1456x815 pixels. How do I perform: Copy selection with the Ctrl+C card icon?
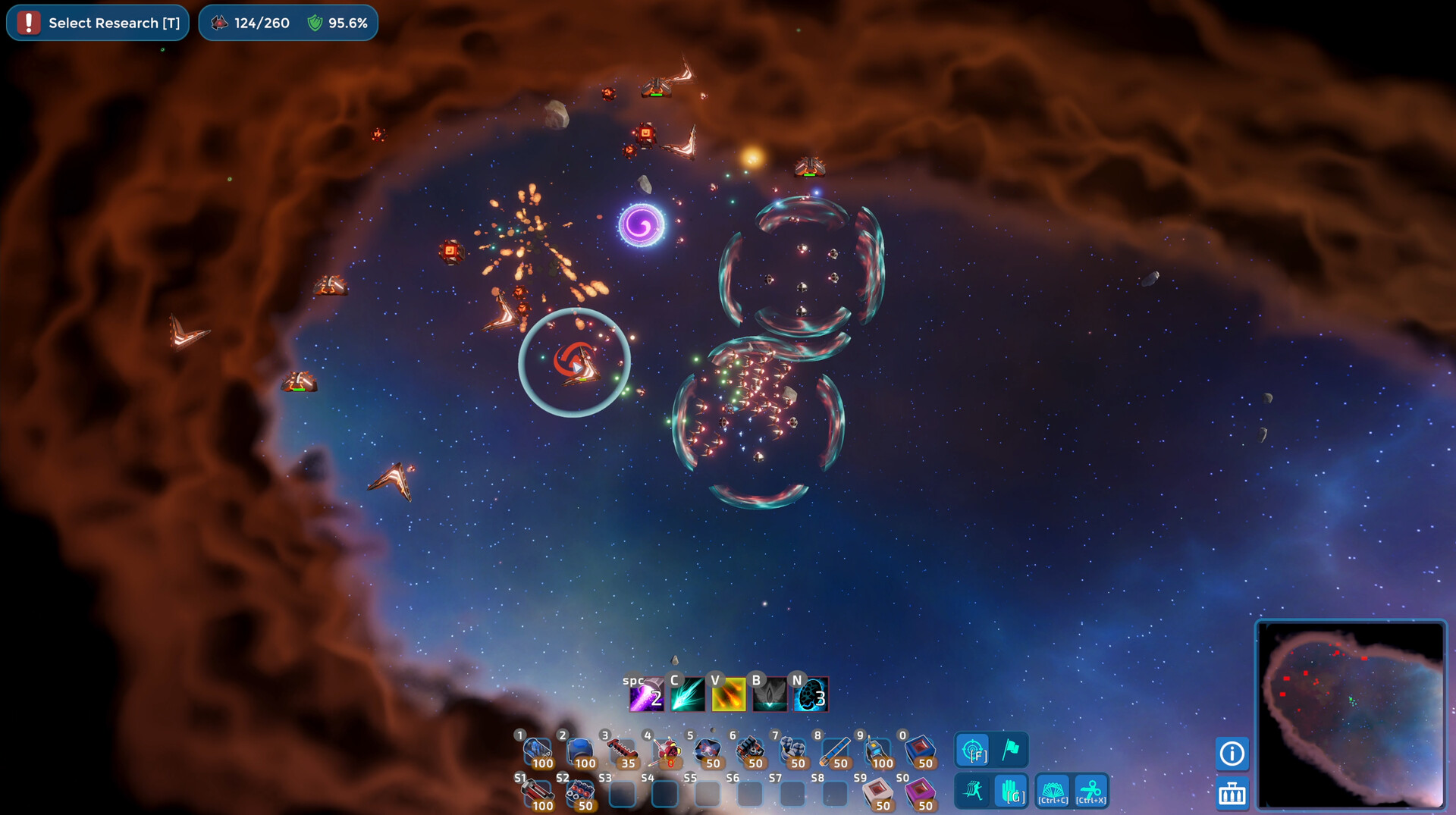pyautogui.click(x=1053, y=791)
